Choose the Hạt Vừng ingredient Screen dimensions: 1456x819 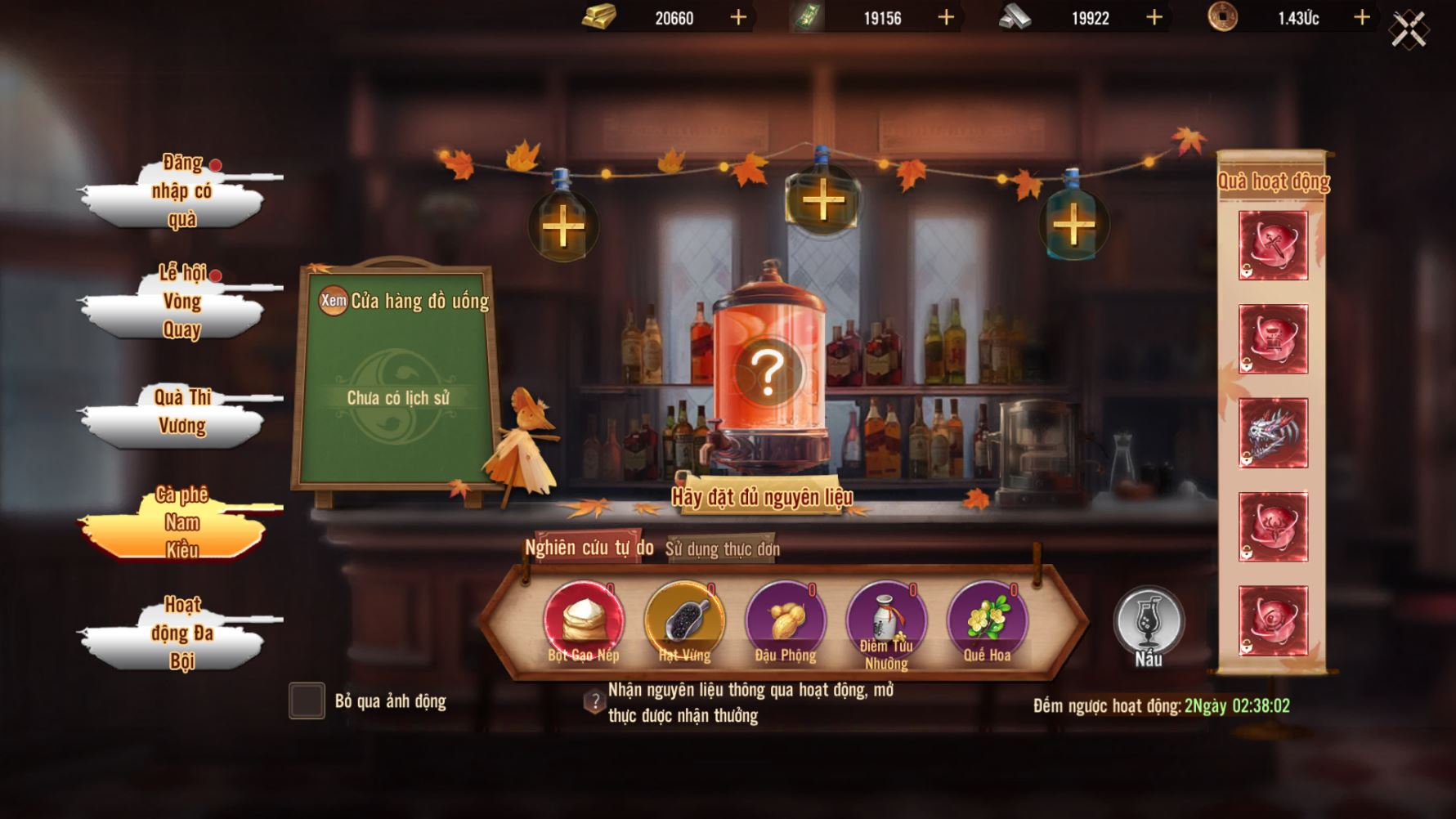684,621
